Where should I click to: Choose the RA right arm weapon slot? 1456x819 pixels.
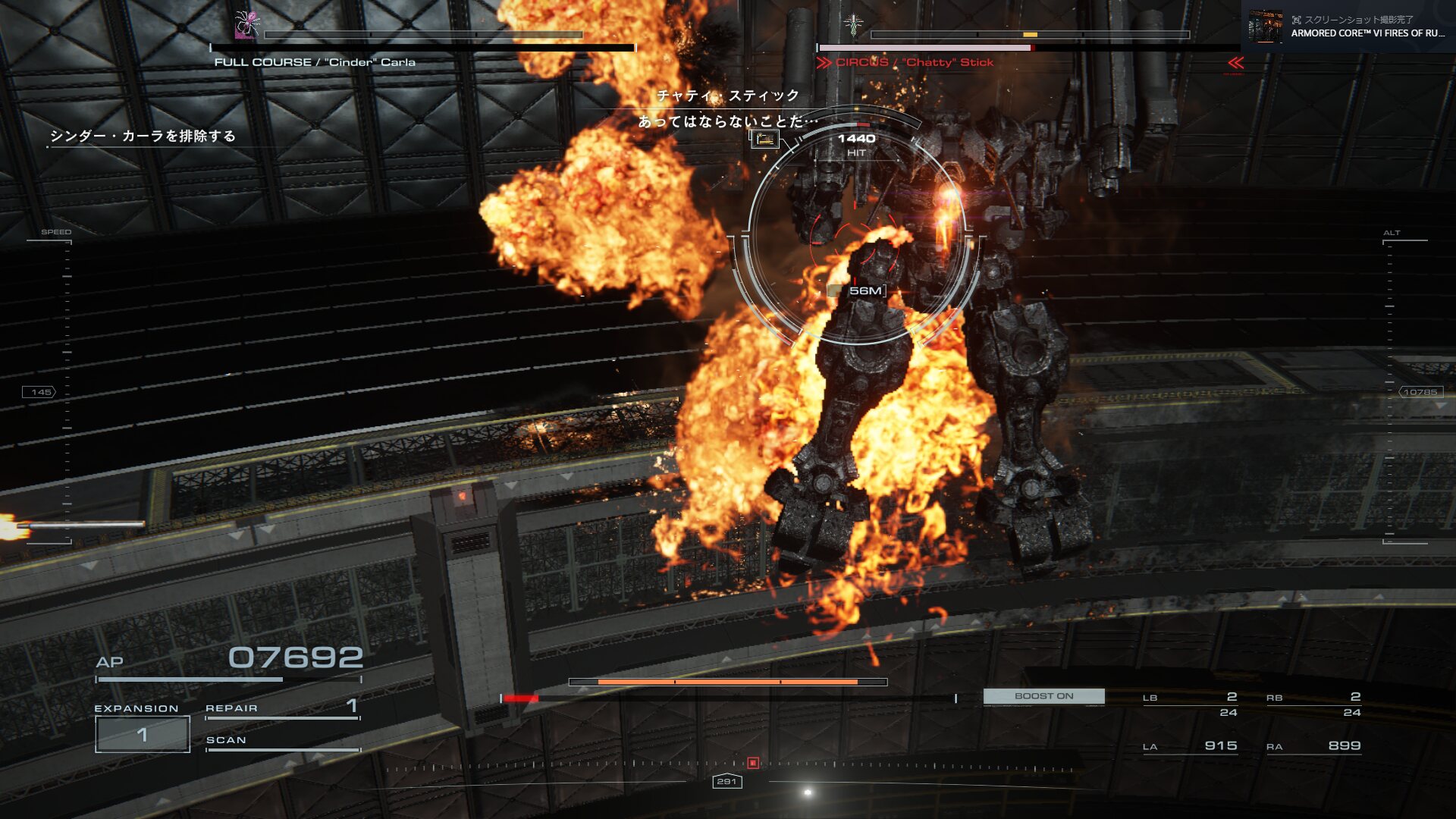[1313, 746]
